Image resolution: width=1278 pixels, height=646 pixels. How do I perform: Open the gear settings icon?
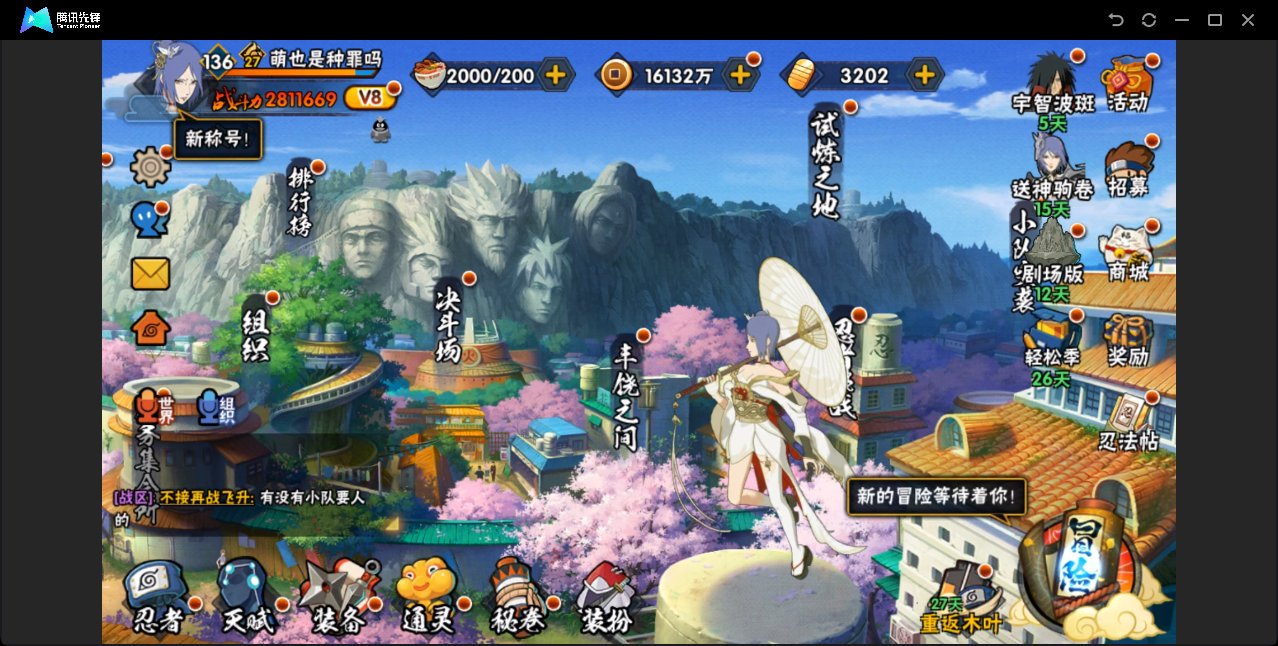tap(151, 167)
